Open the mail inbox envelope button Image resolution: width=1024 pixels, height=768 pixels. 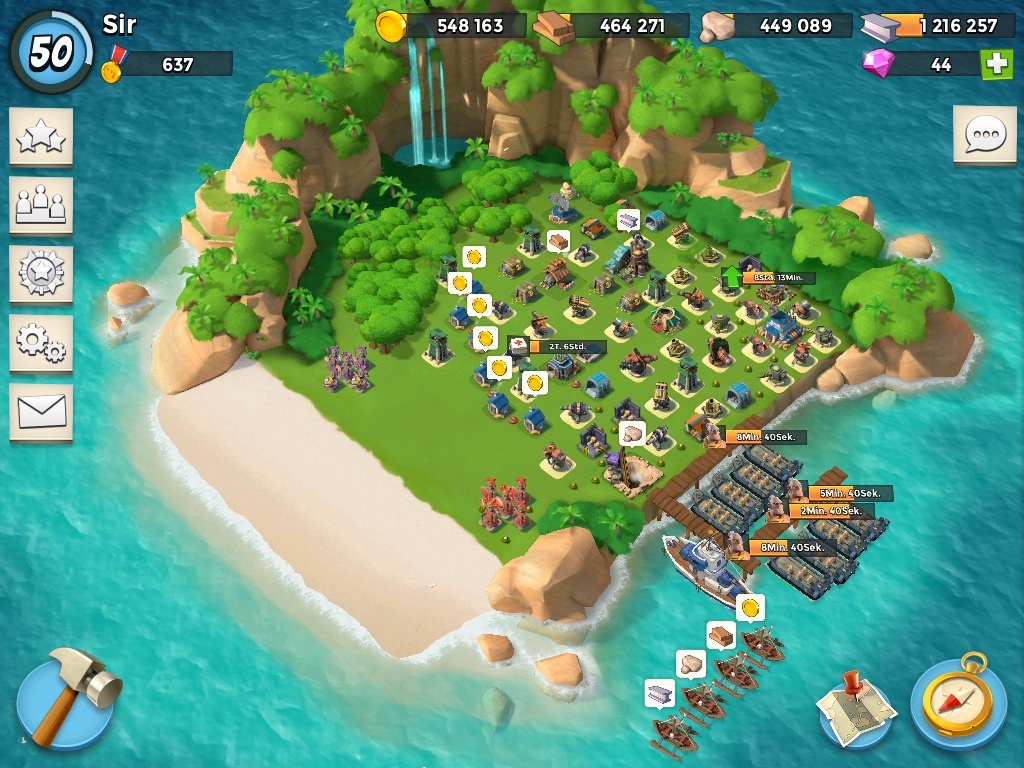click(x=41, y=411)
